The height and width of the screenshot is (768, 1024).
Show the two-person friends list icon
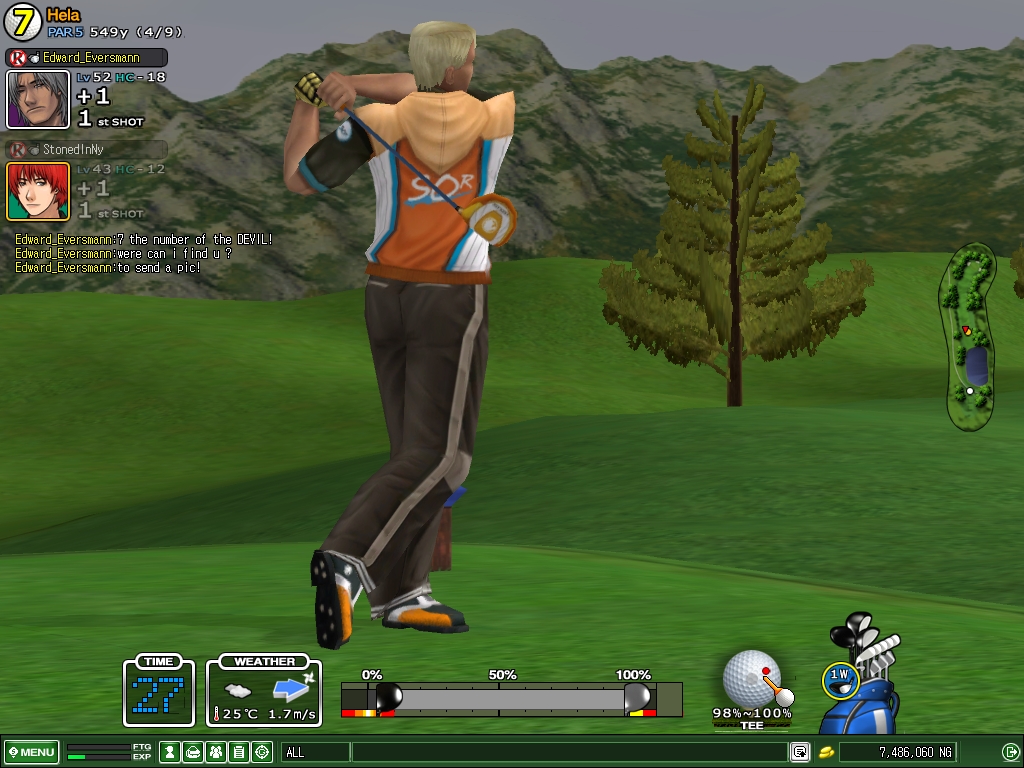point(216,752)
